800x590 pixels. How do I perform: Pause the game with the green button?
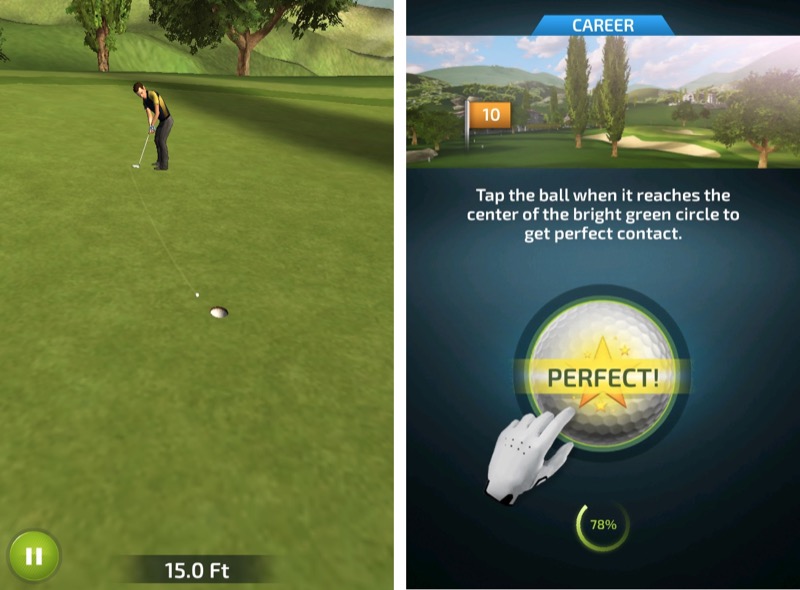click(34, 556)
